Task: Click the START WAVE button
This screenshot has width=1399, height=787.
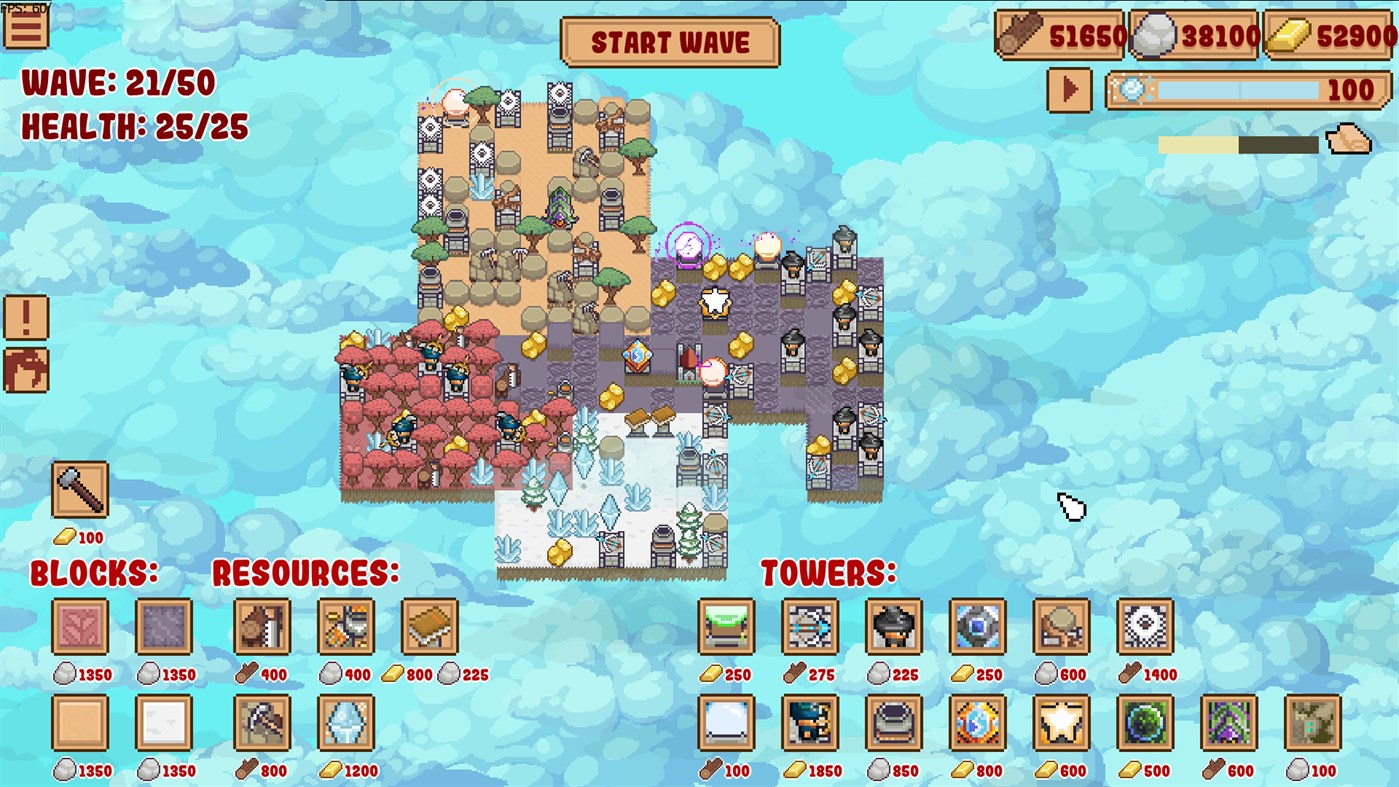Action: click(x=670, y=43)
